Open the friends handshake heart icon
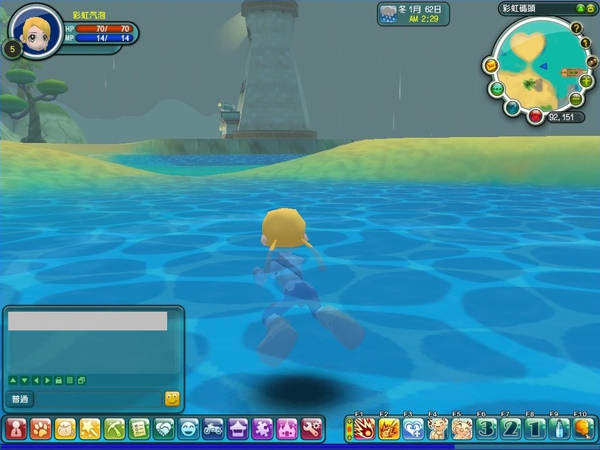This screenshot has height=450, width=600. (x=163, y=429)
